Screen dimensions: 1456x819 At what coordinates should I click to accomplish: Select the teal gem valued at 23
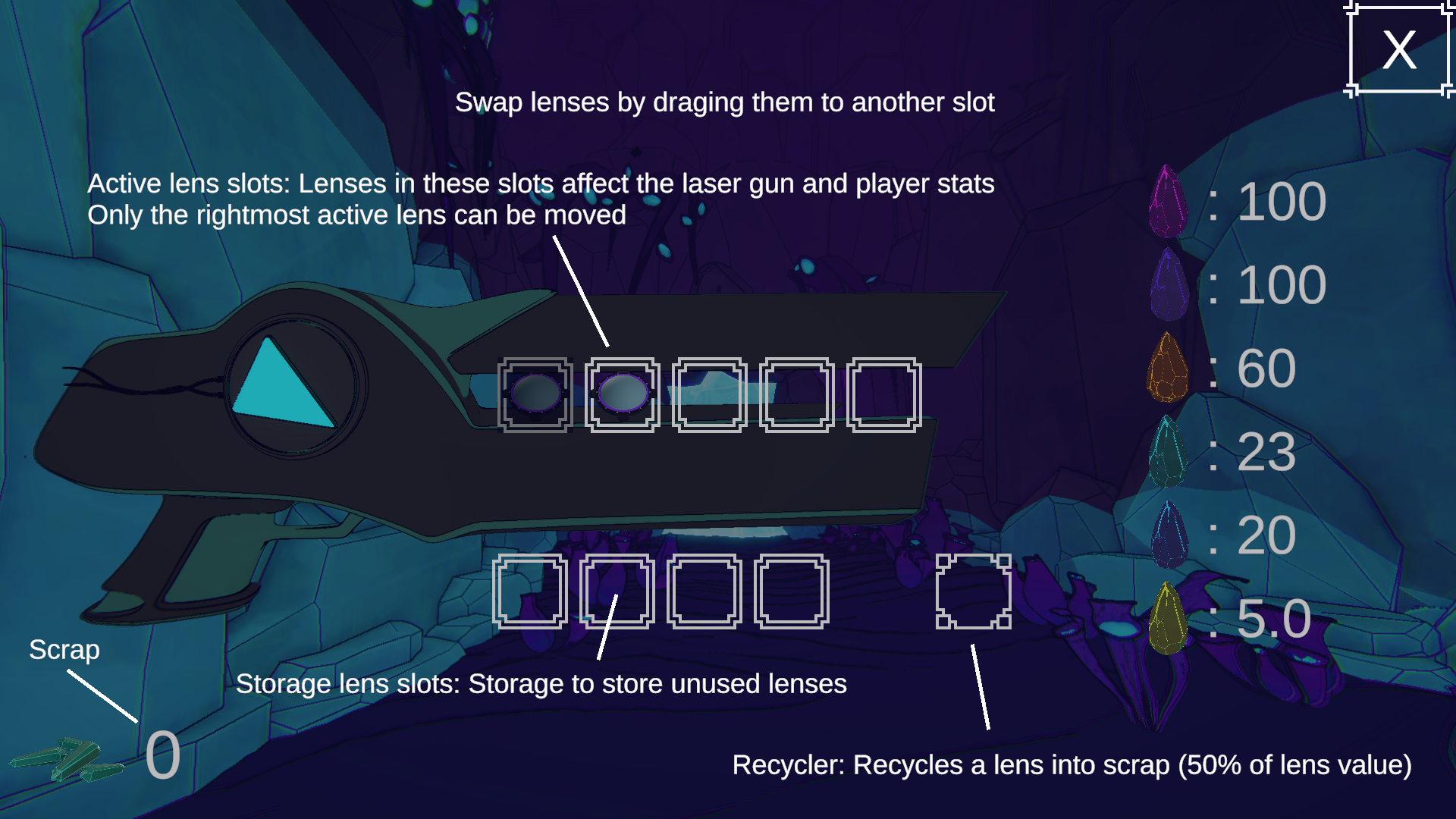pyautogui.click(x=1168, y=451)
